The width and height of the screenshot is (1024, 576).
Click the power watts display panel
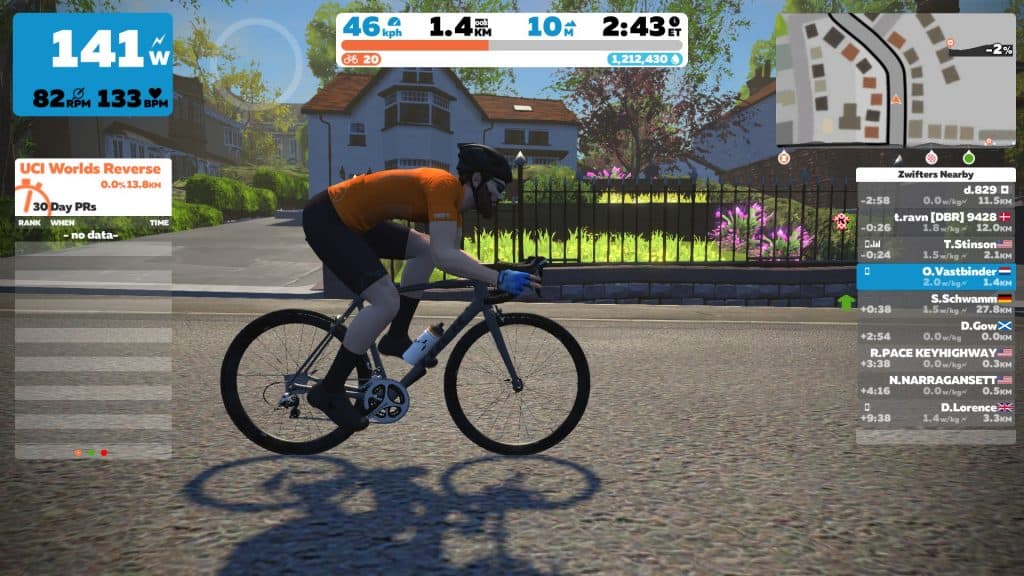92,64
